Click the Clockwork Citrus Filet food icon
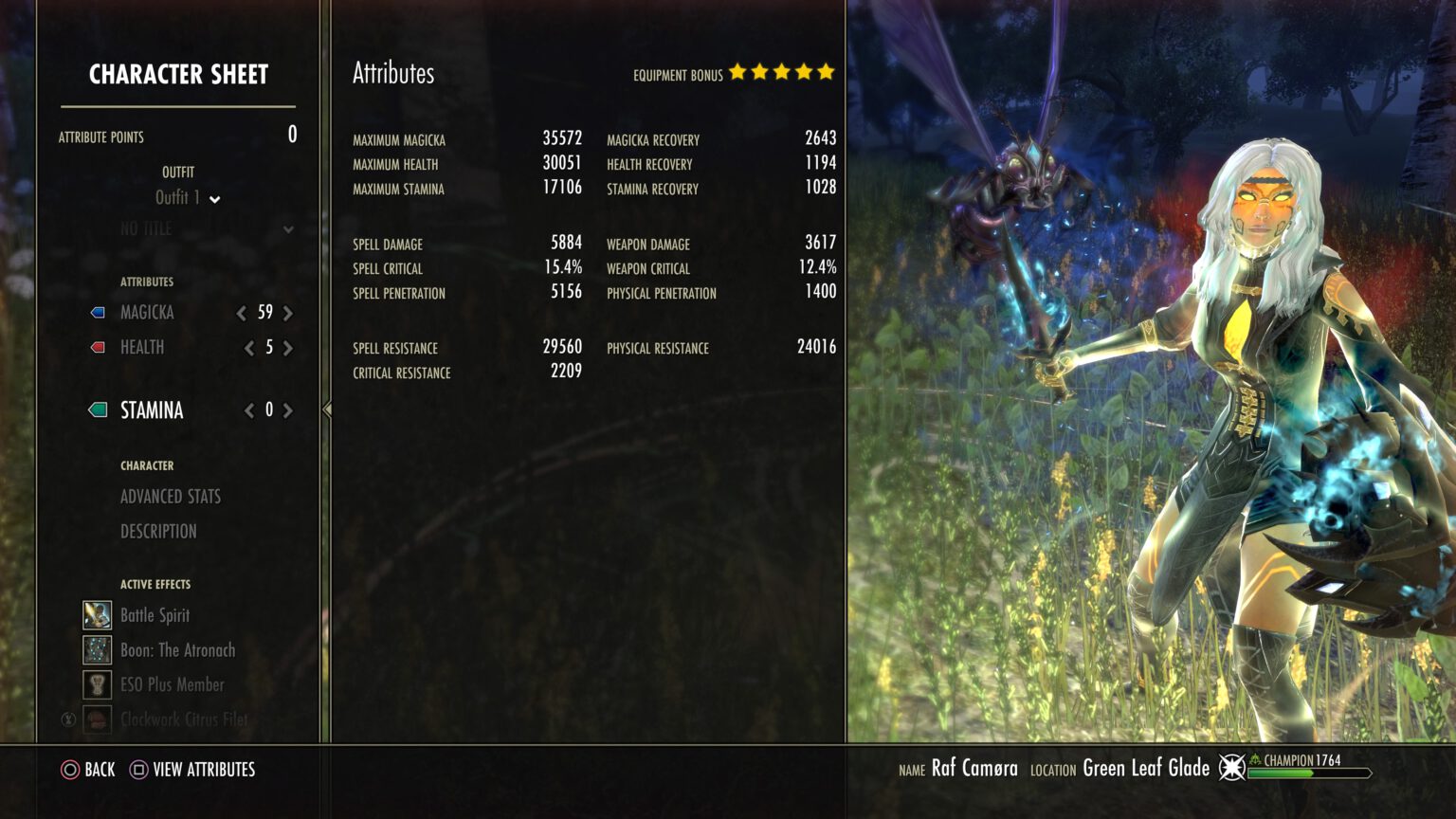Viewport: 1456px width, 819px height. coord(96,719)
